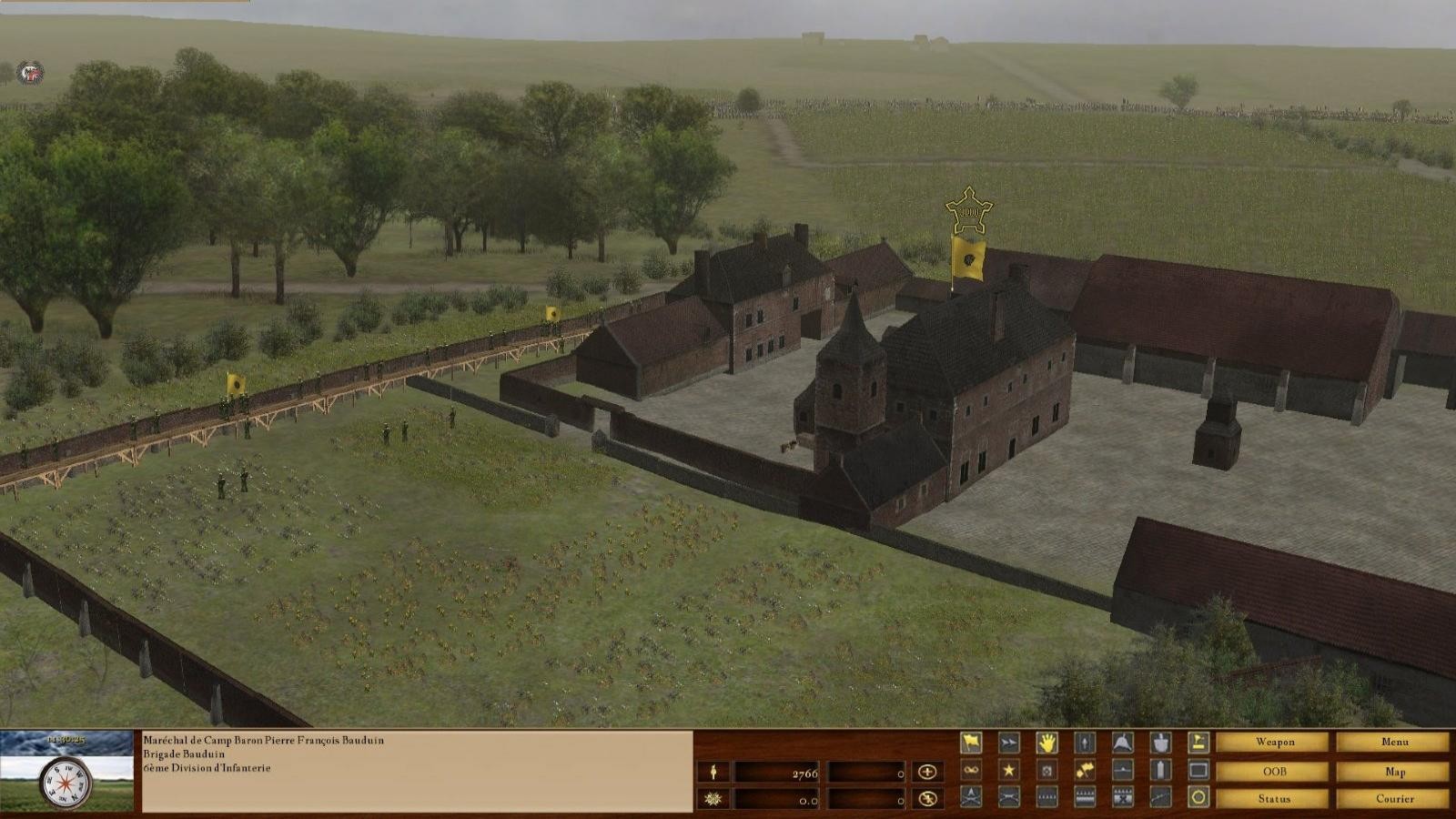The image size is (1456, 819).
Task: Show the OOB order of battle
Action: click(1274, 772)
